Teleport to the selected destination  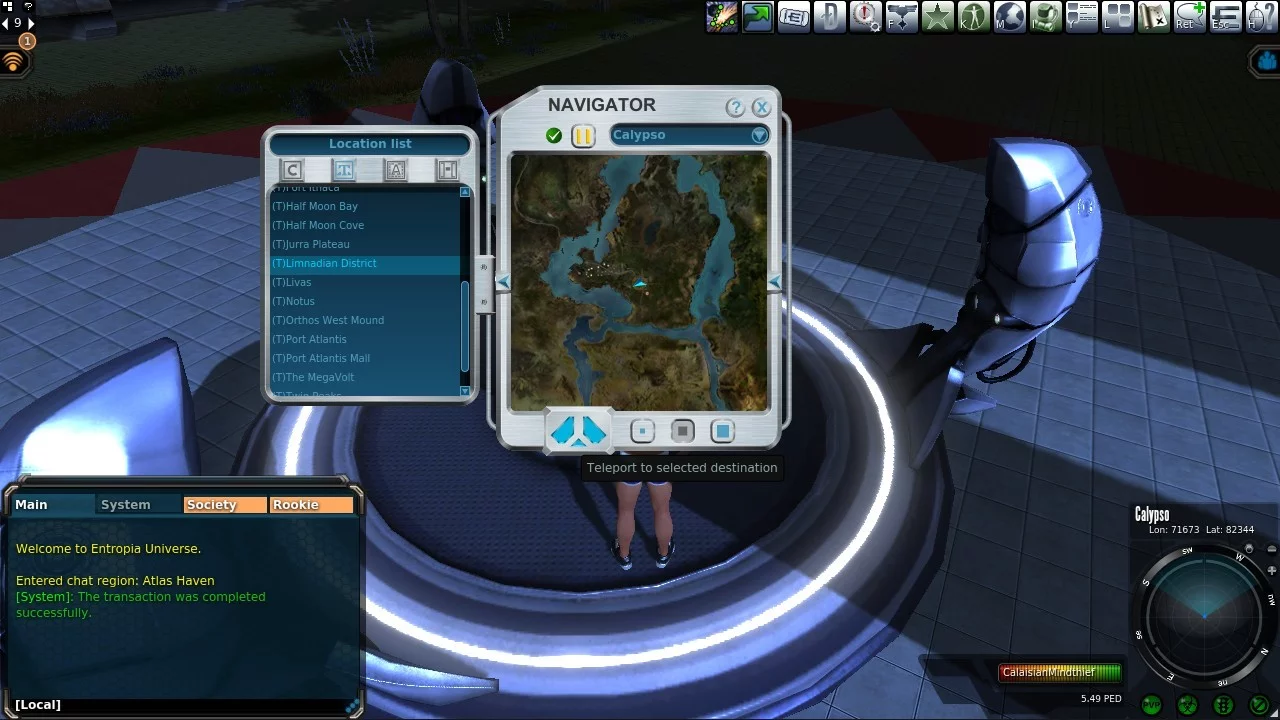pyautogui.click(x=579, y=431)
